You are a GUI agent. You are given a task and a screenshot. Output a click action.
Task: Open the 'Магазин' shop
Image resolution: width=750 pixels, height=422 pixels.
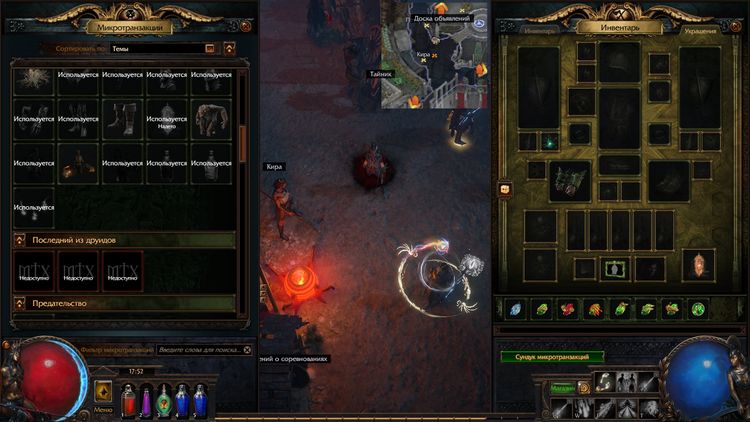tap(562, 388)
